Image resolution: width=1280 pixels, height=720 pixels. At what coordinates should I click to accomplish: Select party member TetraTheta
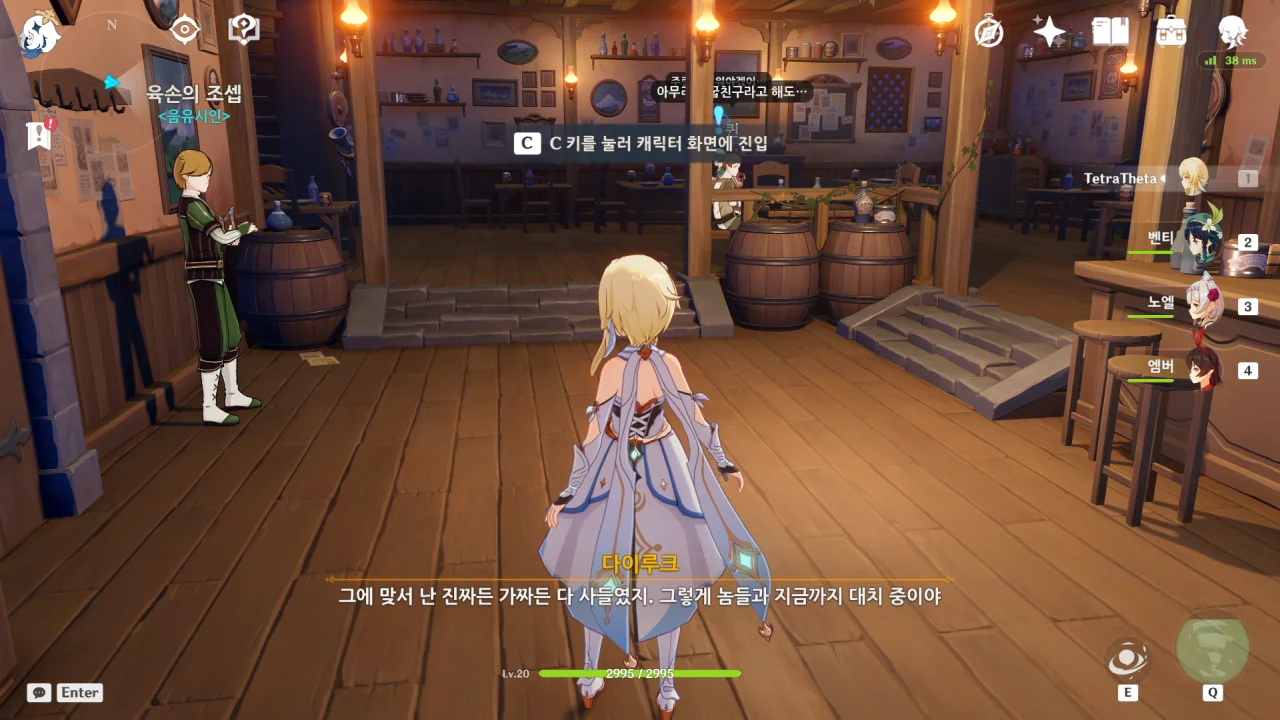1192,178
